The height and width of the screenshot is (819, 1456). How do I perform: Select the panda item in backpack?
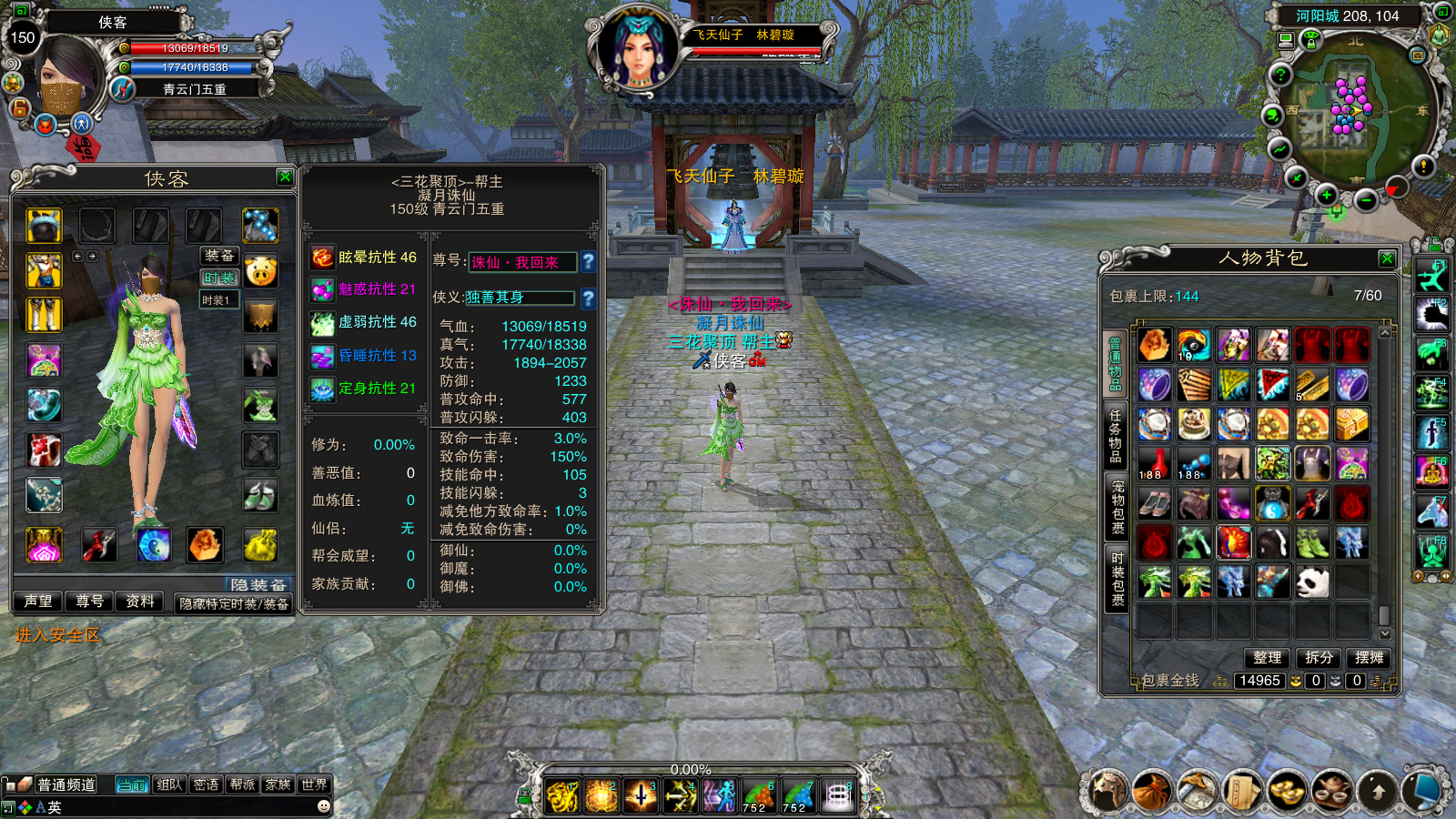pos(1312,581)
